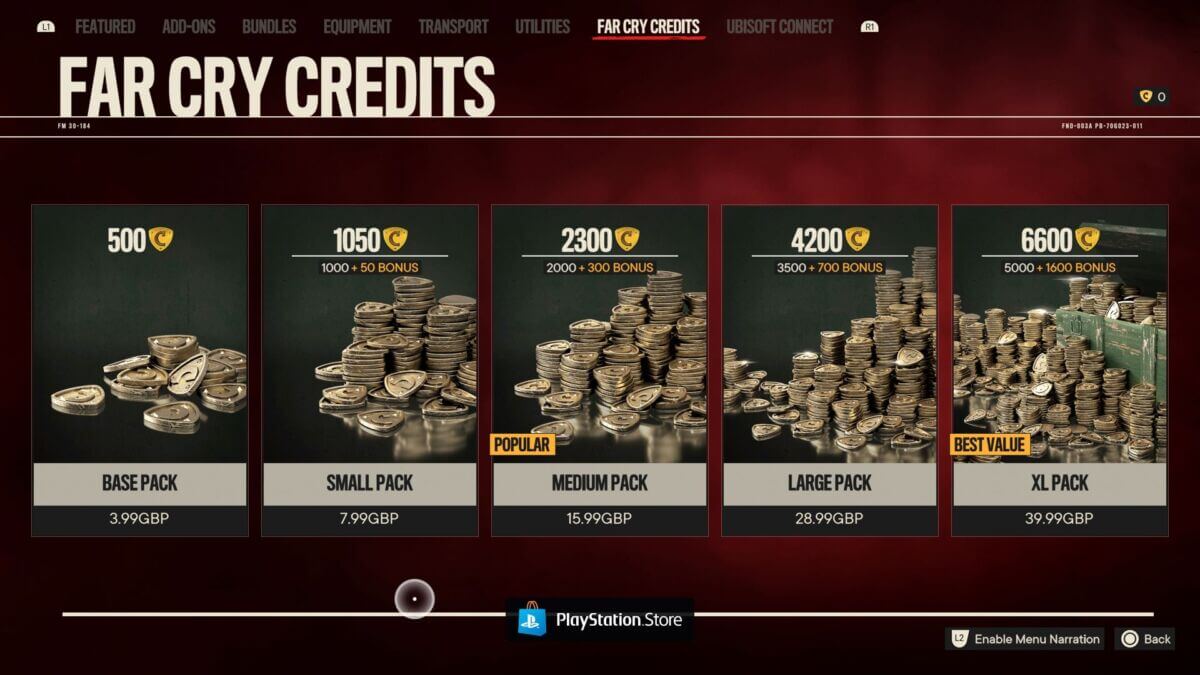Pick the popular Medium Pack
1200x675 pixels.
(600, 370)
